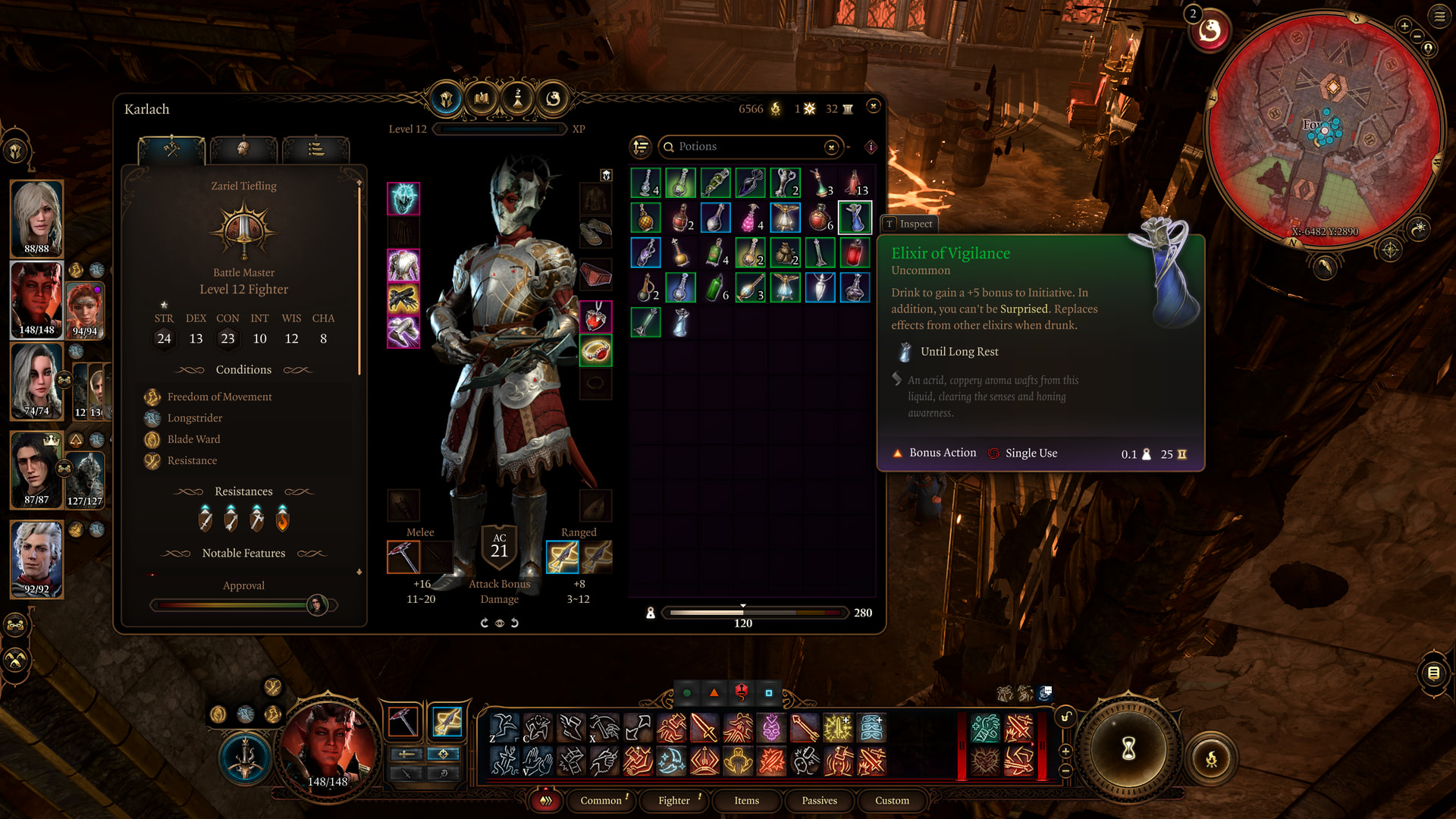Image resolution: width=1456 pixels, height=819 pixels.
Task: Clear the Potions search filter
Action: tap(832, 147)
